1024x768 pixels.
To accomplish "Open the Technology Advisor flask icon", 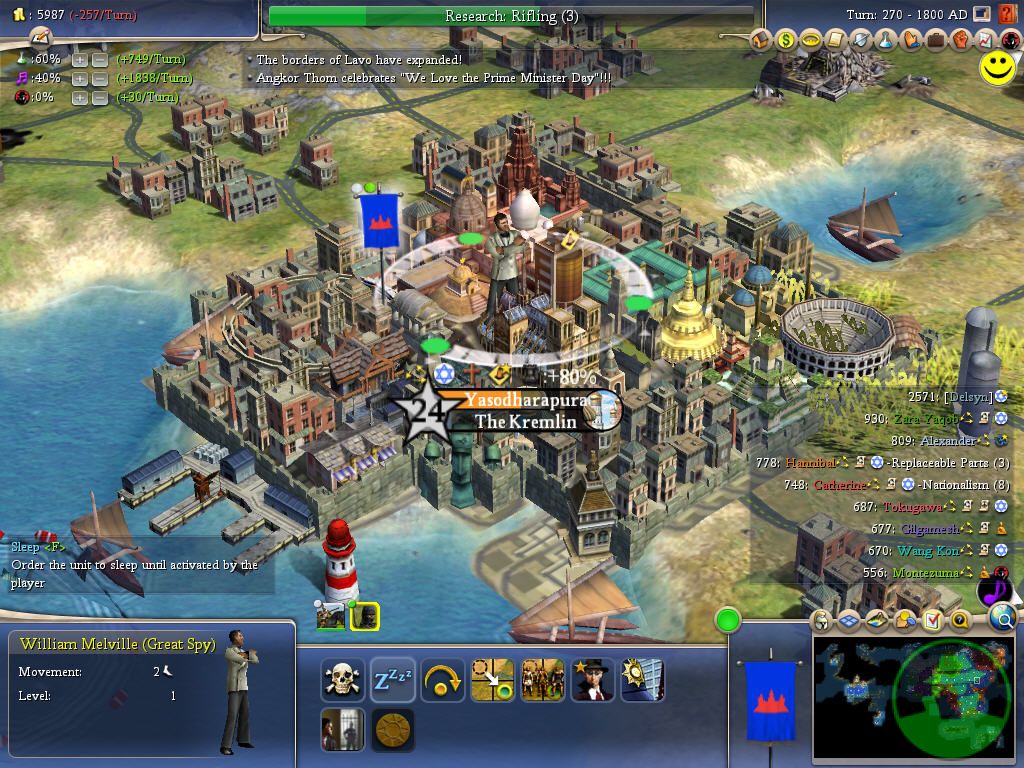I will [x=886, y=40].
